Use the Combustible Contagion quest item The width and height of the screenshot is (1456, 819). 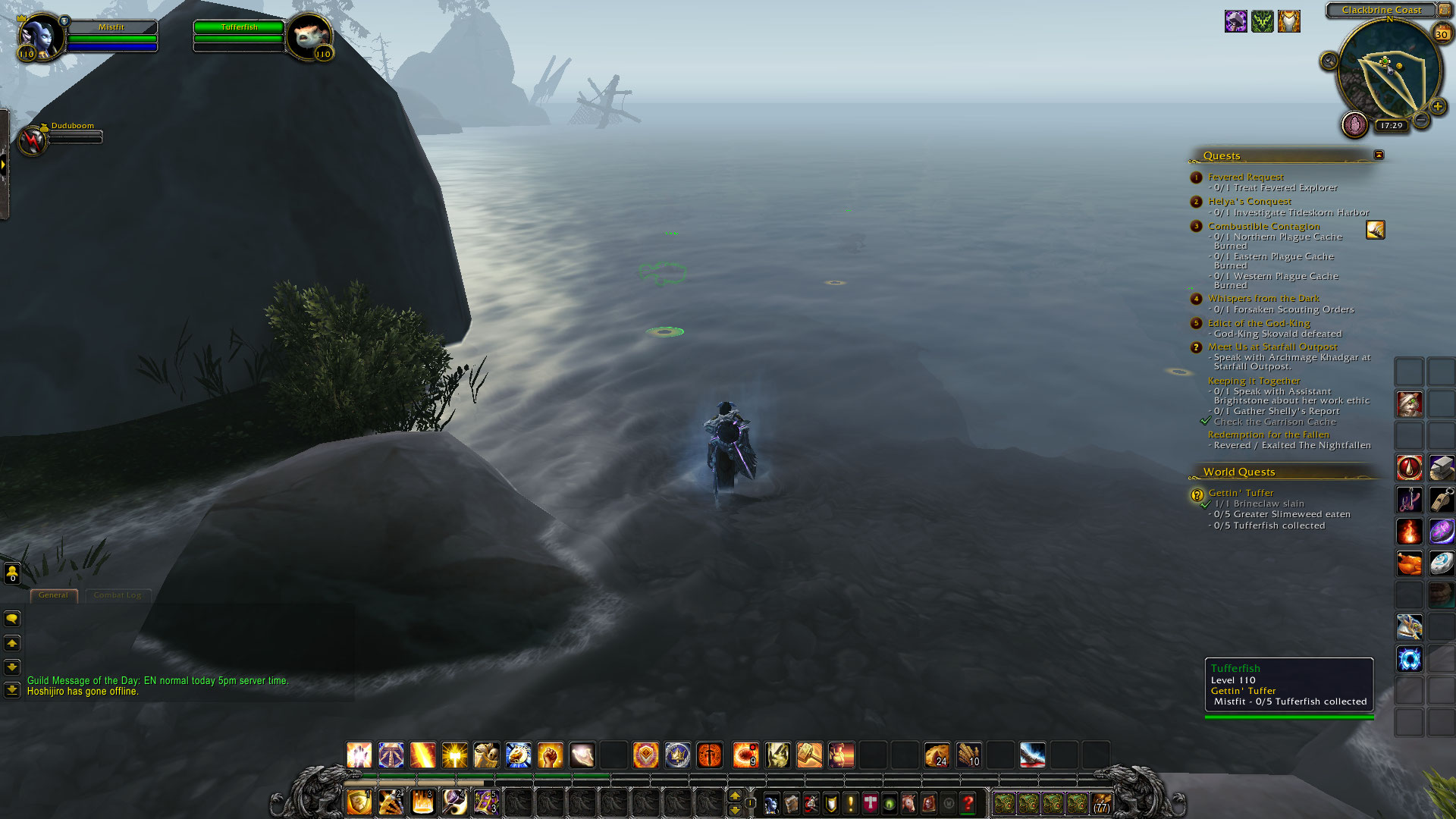coord(1375,230)
